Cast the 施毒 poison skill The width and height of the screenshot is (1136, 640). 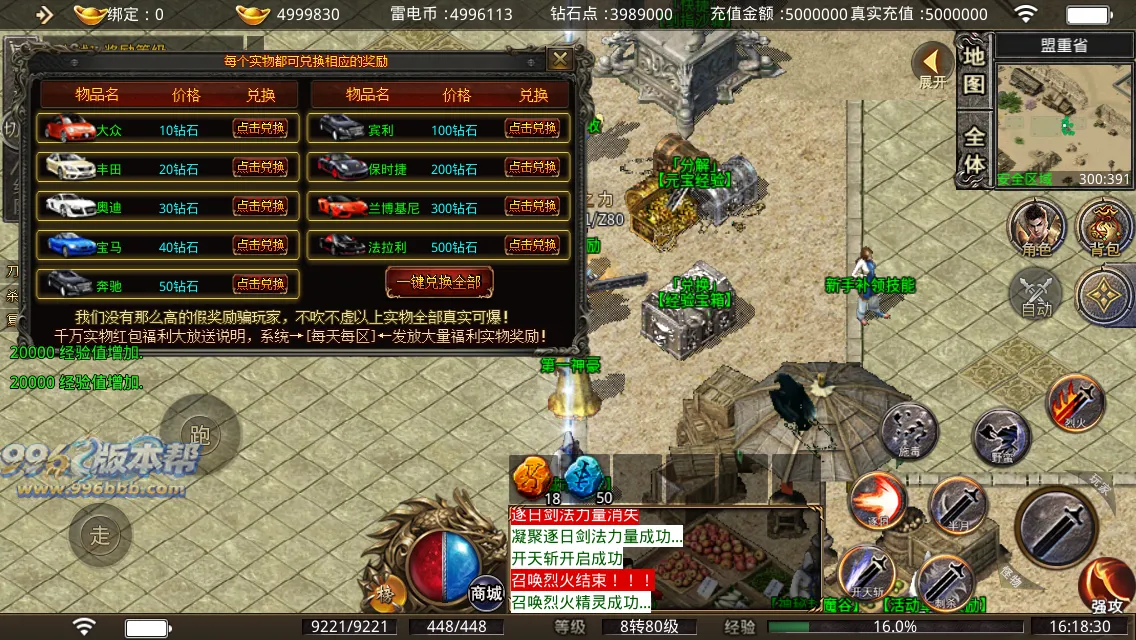[910, 432]
